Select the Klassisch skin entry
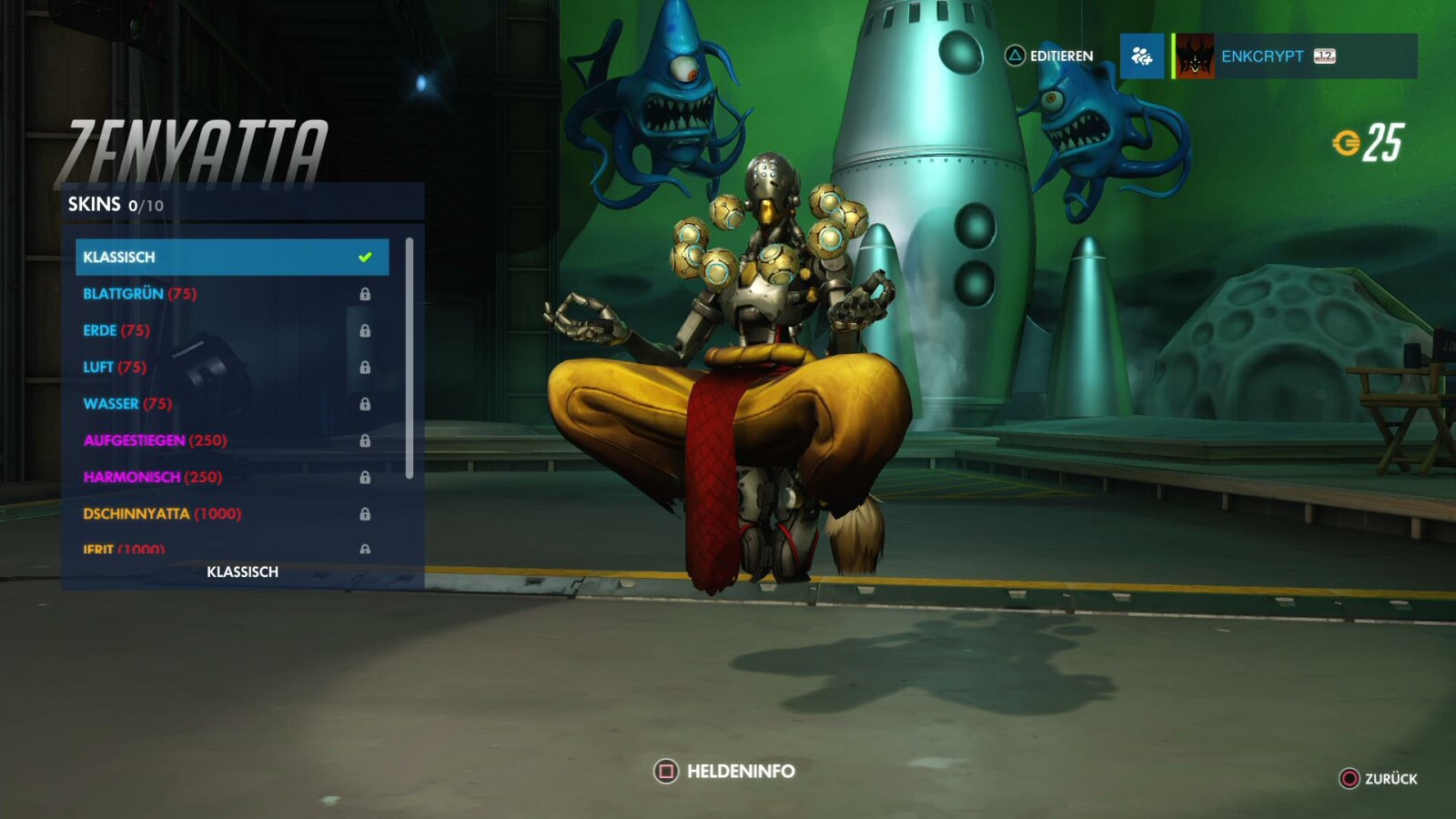 (231, 257)
